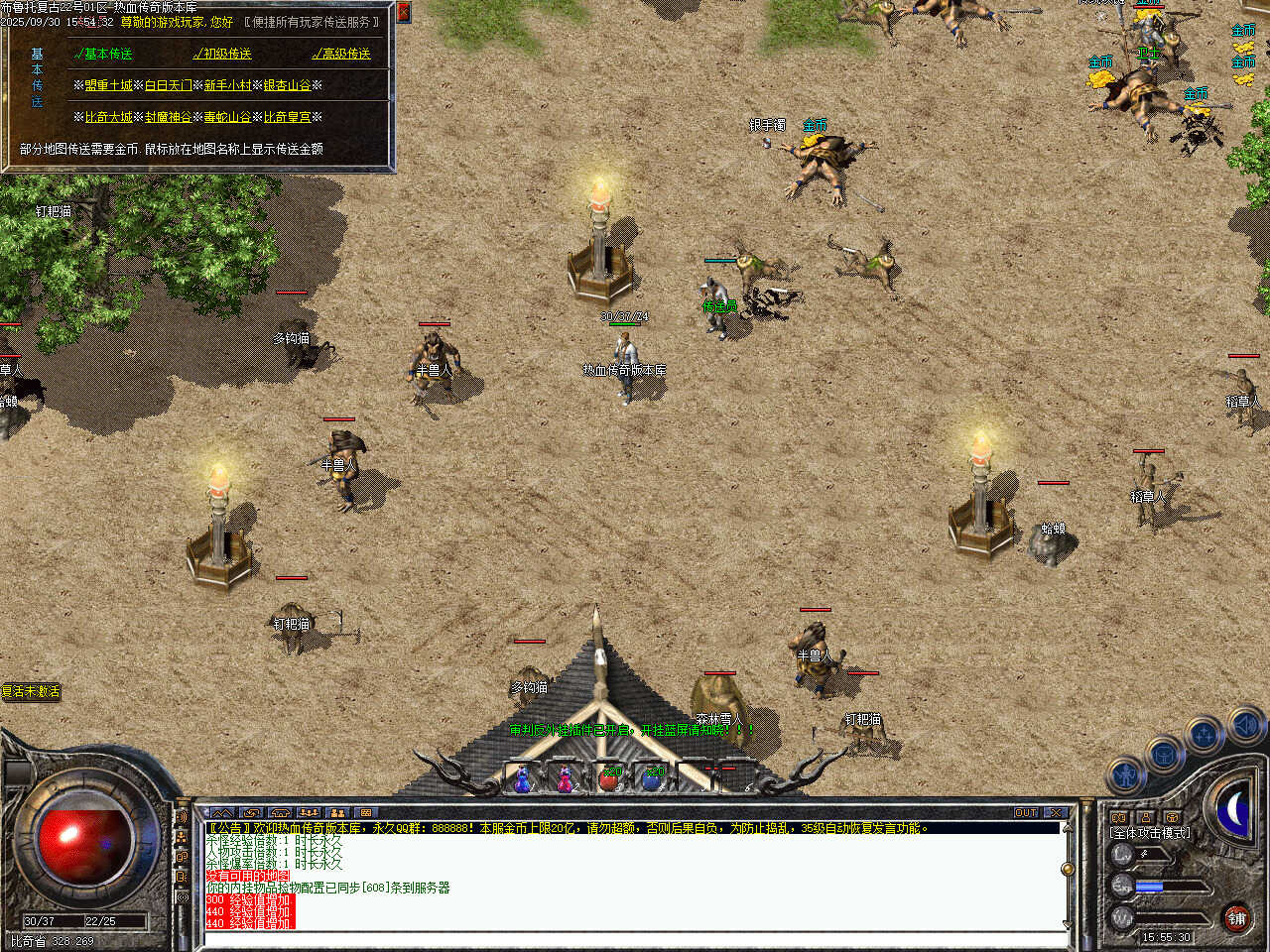Screen dimensions: 1270x952
Task: Toggle sound with the speaker orb
Action: pyautogui.click(x=1245, y=726)
